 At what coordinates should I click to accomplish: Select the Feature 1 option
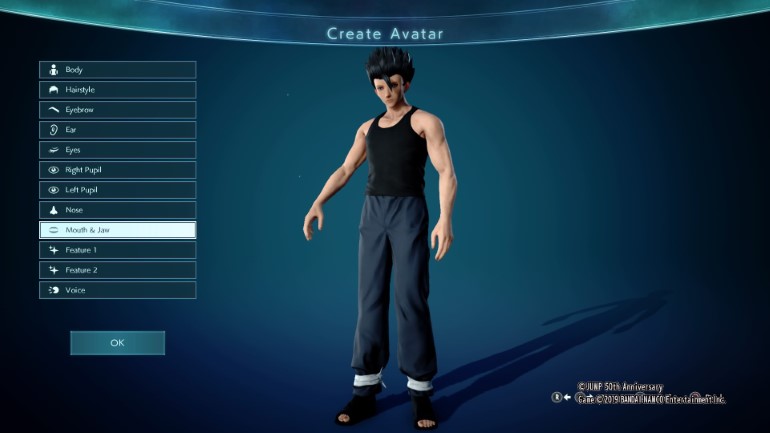[x=117, y=250]
